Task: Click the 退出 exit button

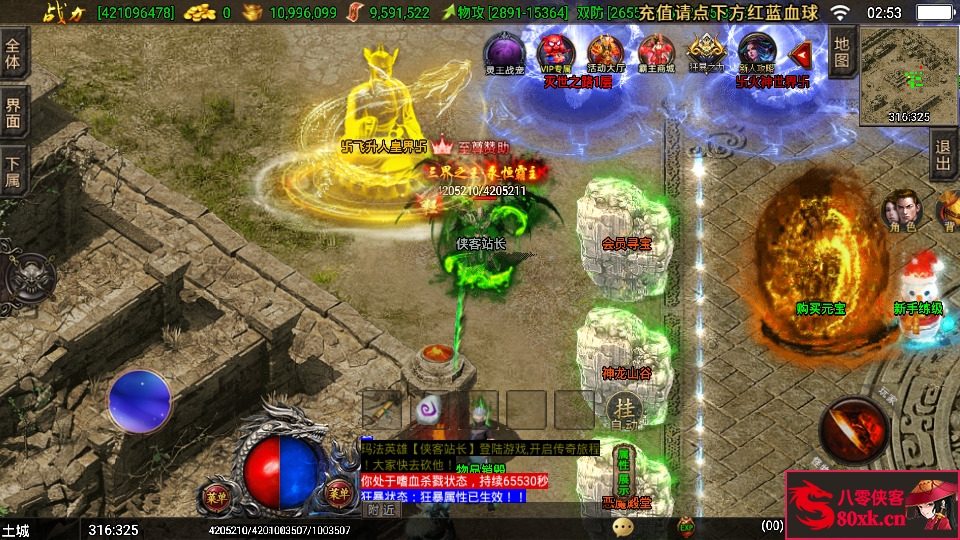Action: click(942, 155)
